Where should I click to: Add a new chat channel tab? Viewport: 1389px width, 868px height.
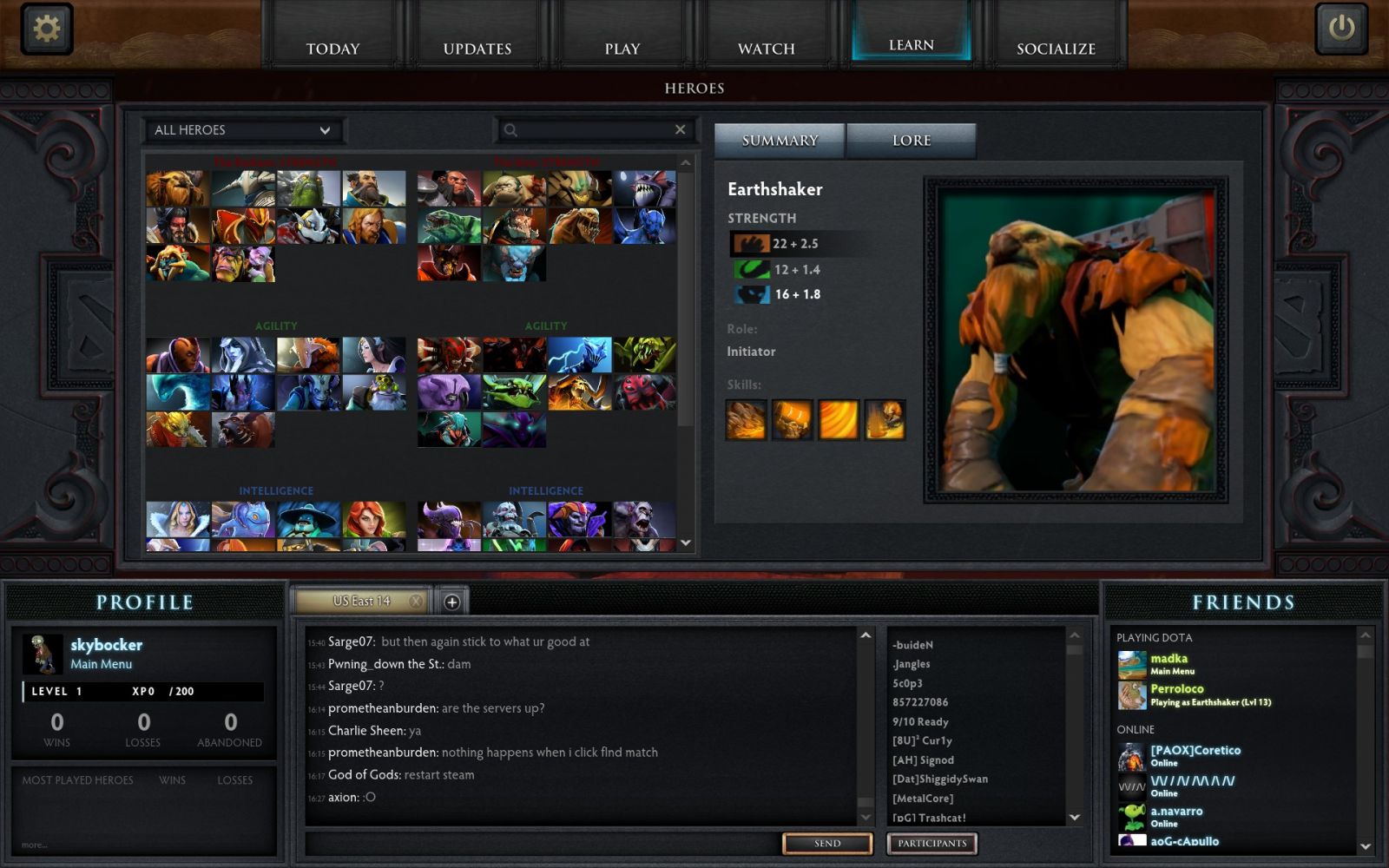451,602
